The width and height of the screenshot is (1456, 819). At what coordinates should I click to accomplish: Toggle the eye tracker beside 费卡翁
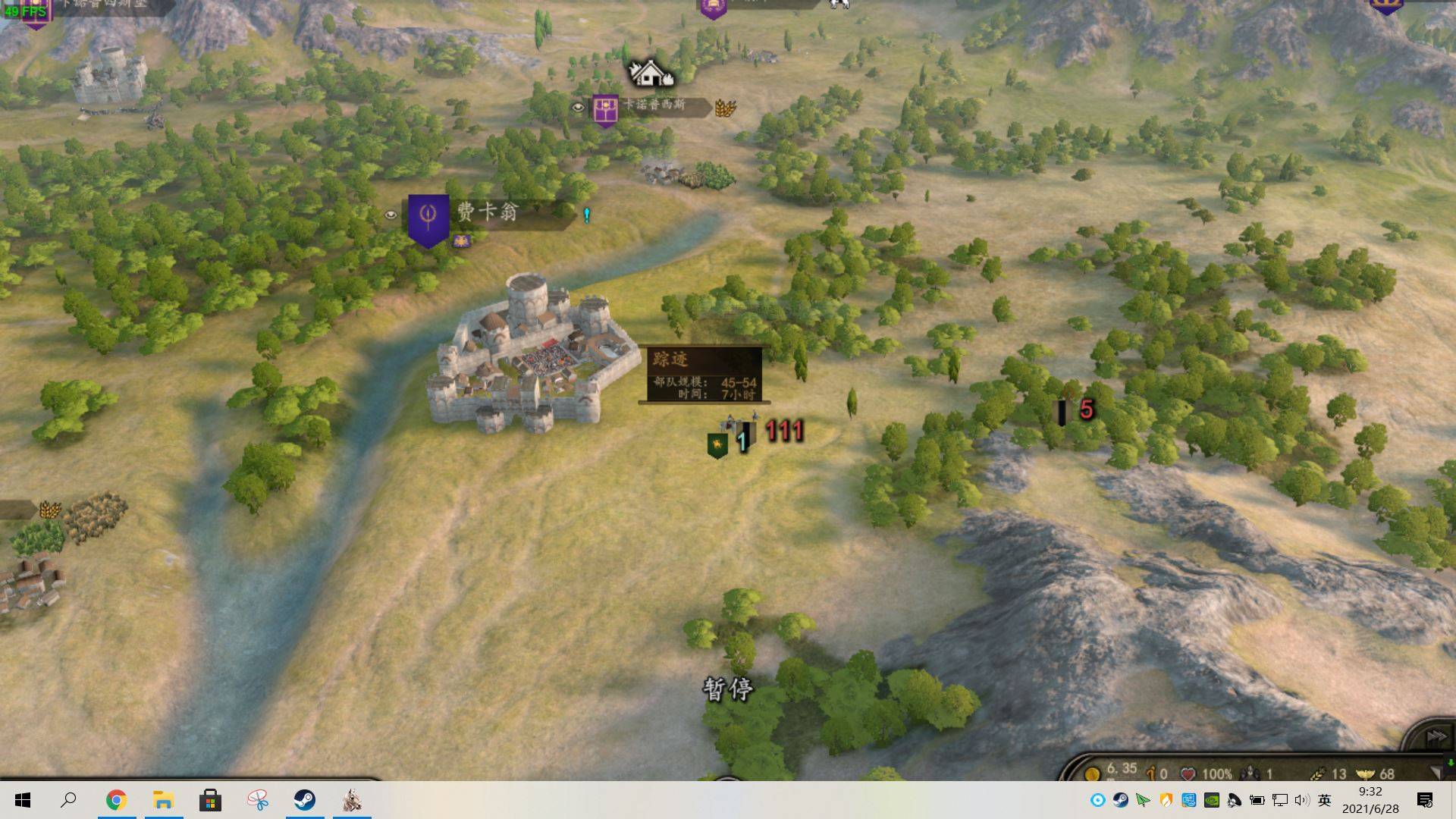[391, 215]
